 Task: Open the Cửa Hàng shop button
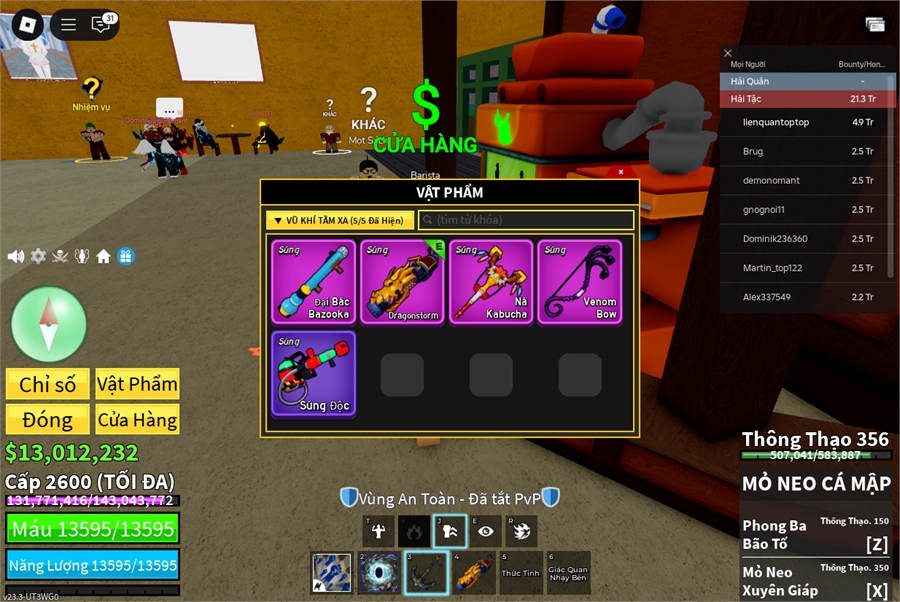click(x=138, y=419)
